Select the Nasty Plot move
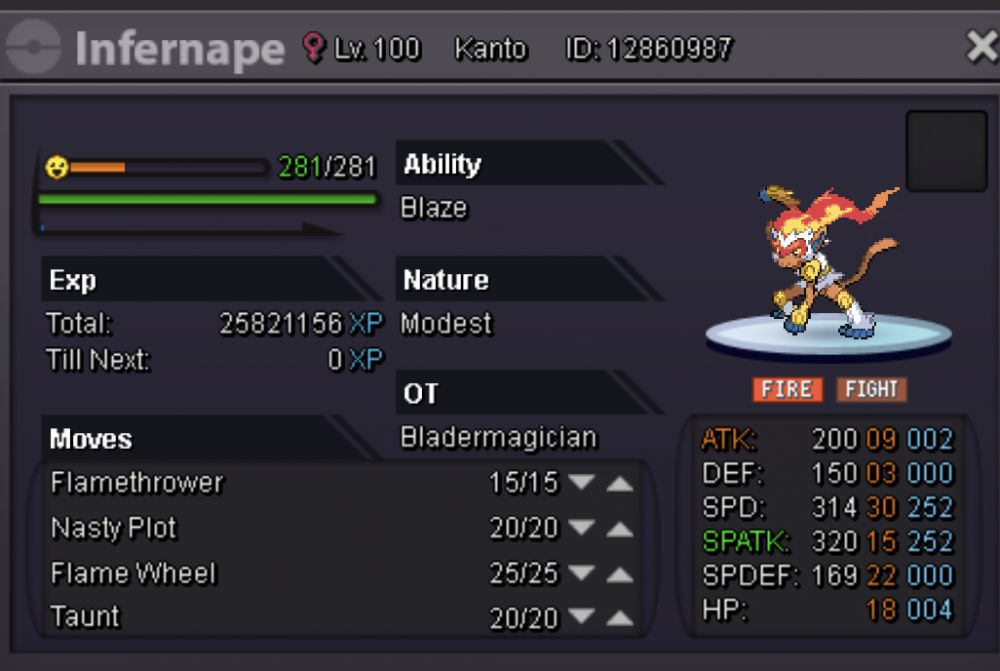Screen dimensions: 1000x671 coord(114,529)
